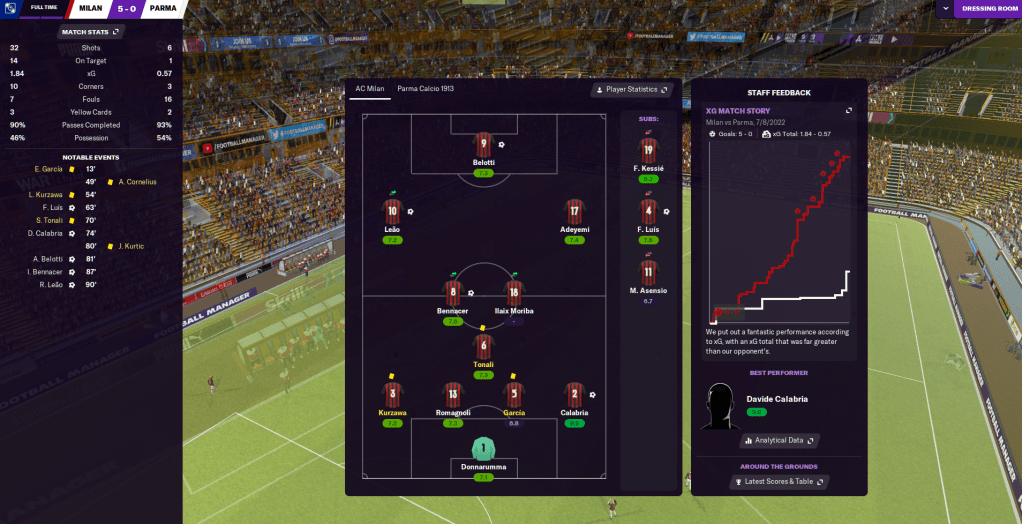1022x524 pixels.
Task: Select Belotti on the pitch lineup
Action: (x=484, y=147)
